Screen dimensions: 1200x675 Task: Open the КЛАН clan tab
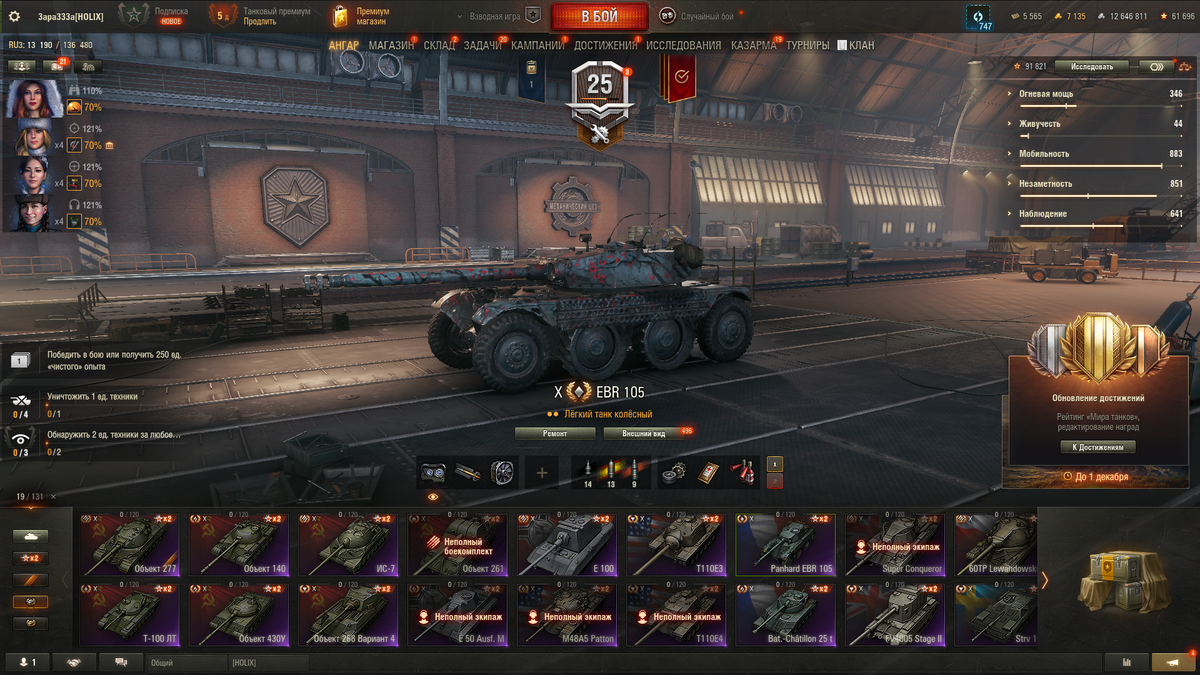[856, 46]
